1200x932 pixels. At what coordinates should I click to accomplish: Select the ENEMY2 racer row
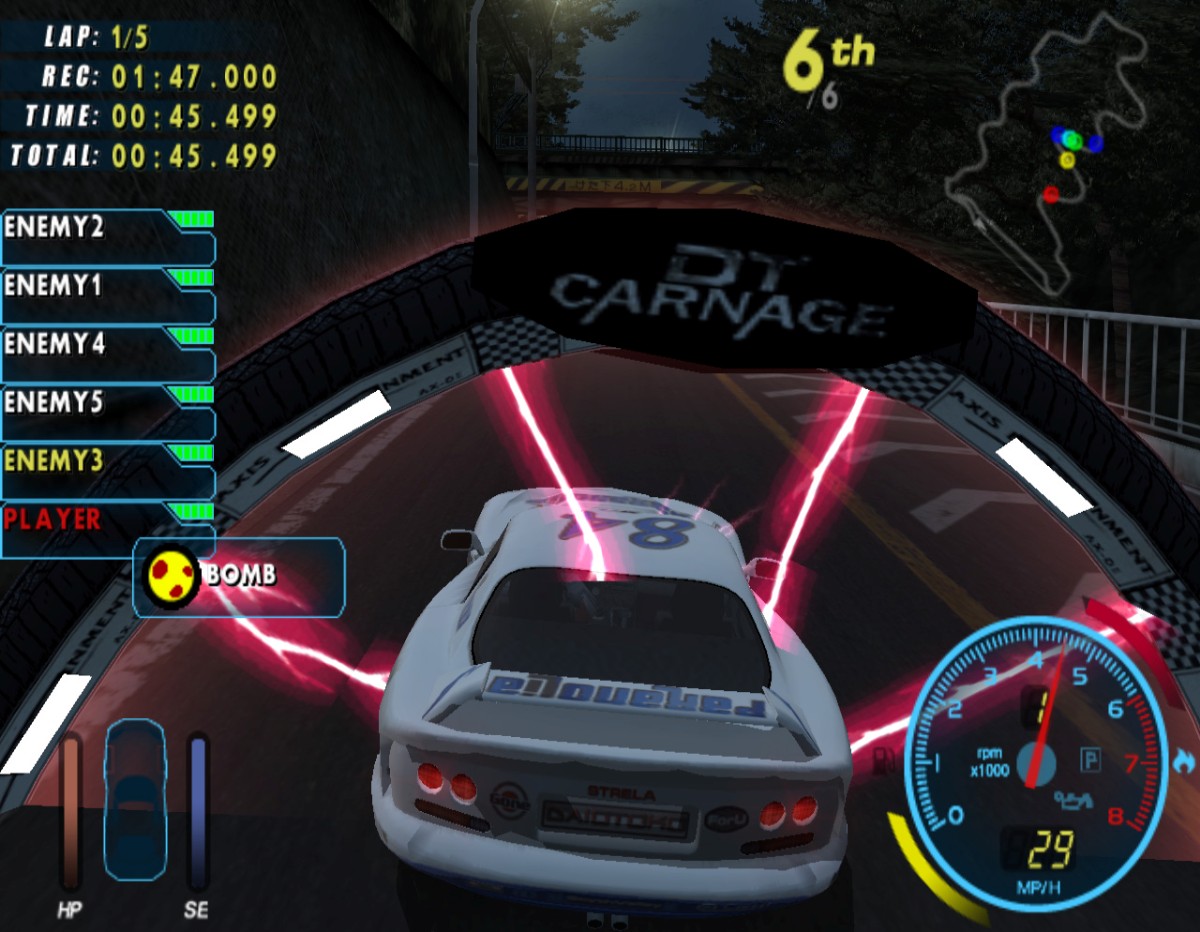pyautogui.click(x=108, y=236)
